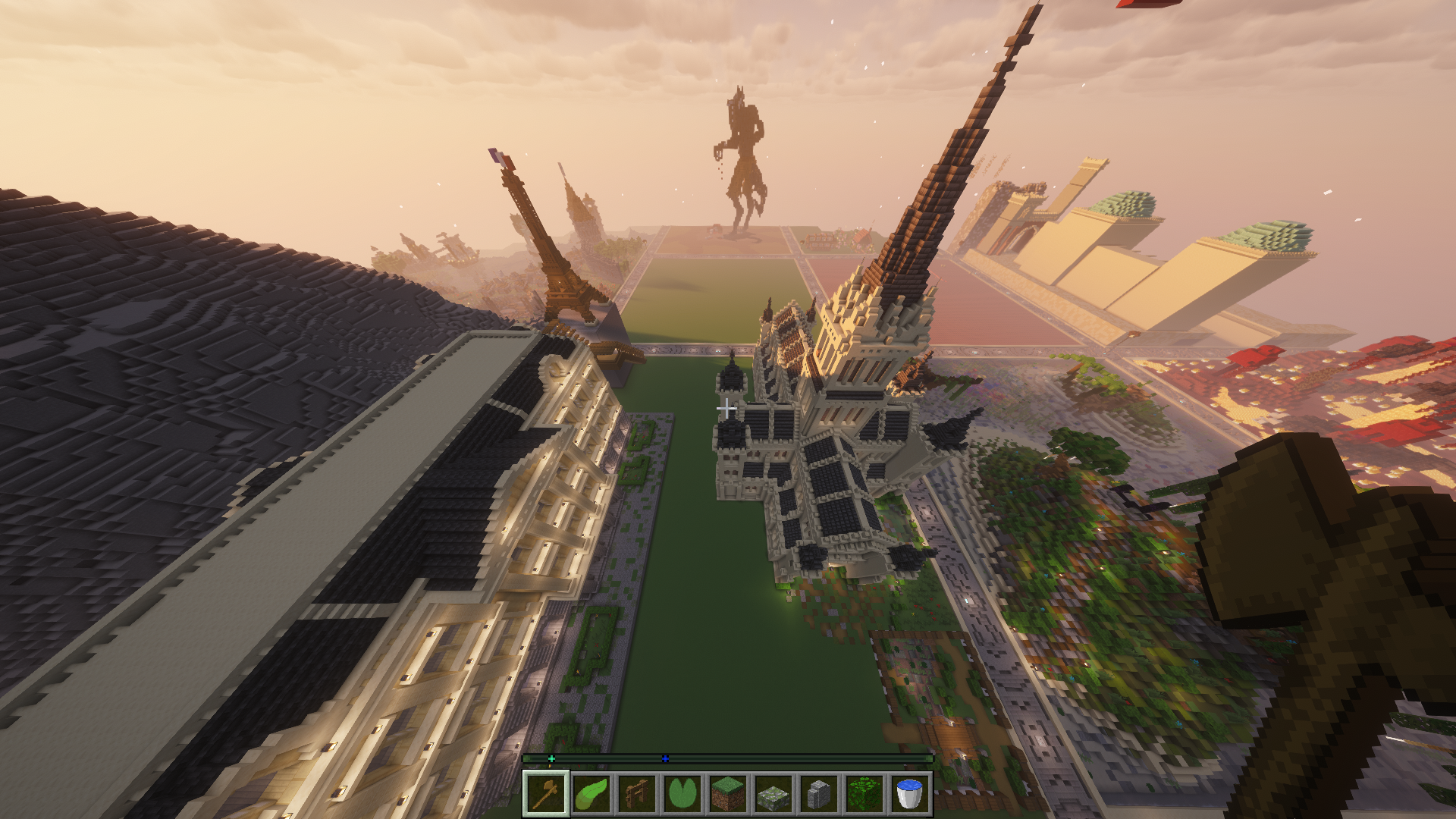Pick the grass block slot
The image size is (1456, 819).
[x=728, y=794]
